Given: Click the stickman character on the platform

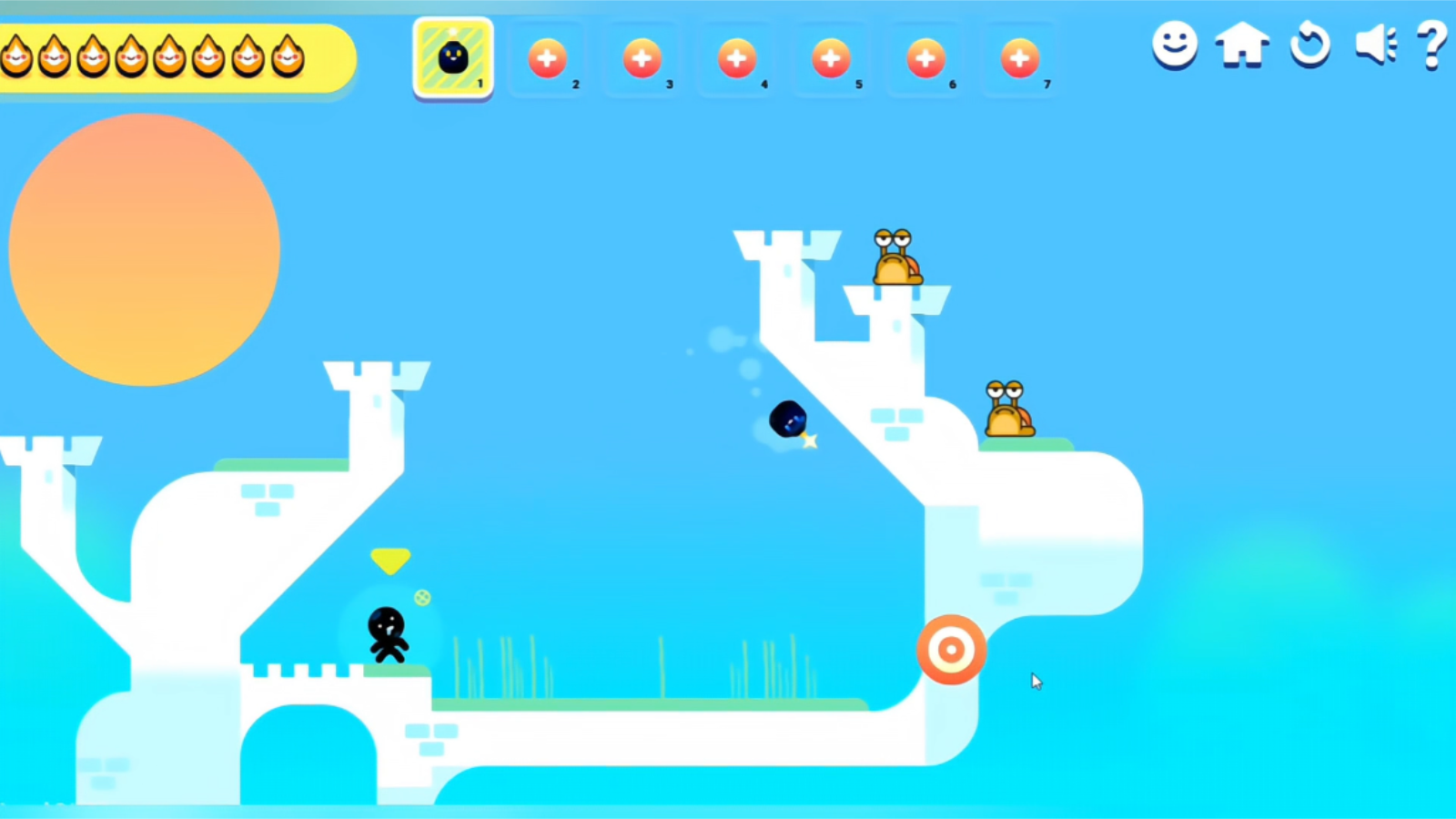Looking at the screenshot, I should coord(386,632).
